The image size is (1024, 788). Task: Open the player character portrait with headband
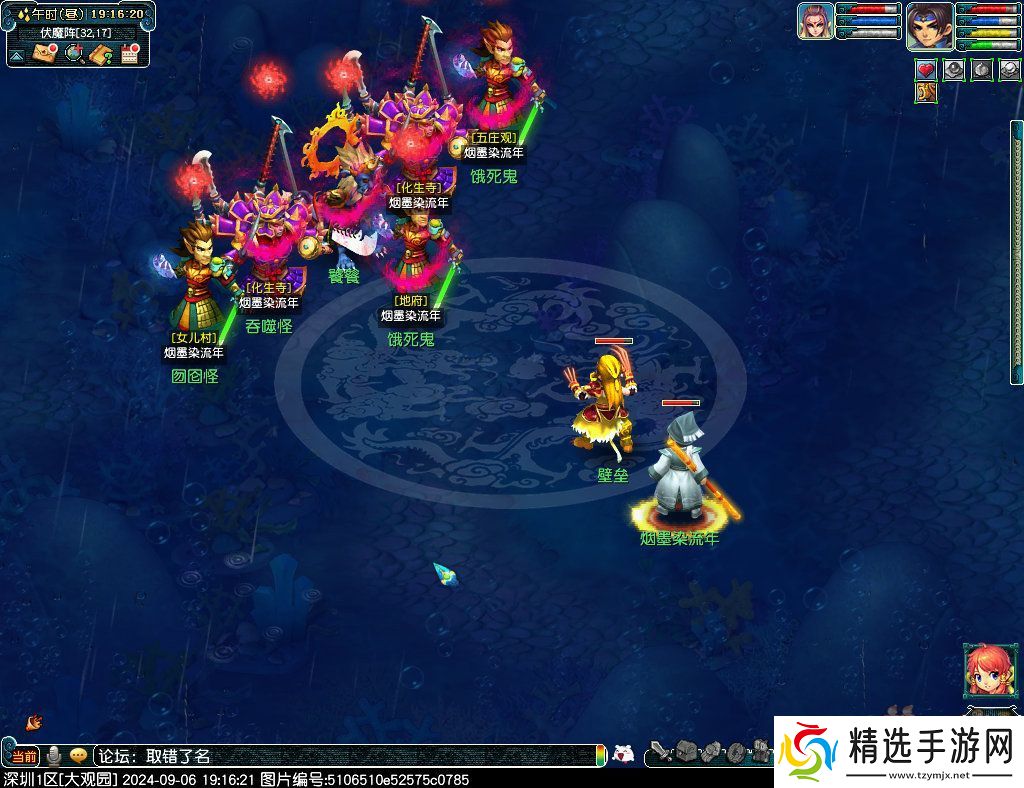[929, 25]
